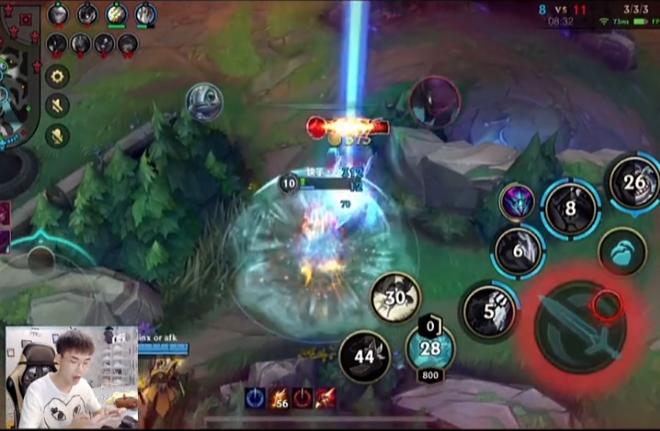The image size is (660, 431).
Task: Tap the teal recall button showing 28
Action: pyautogui.click(x=430, y=348)
